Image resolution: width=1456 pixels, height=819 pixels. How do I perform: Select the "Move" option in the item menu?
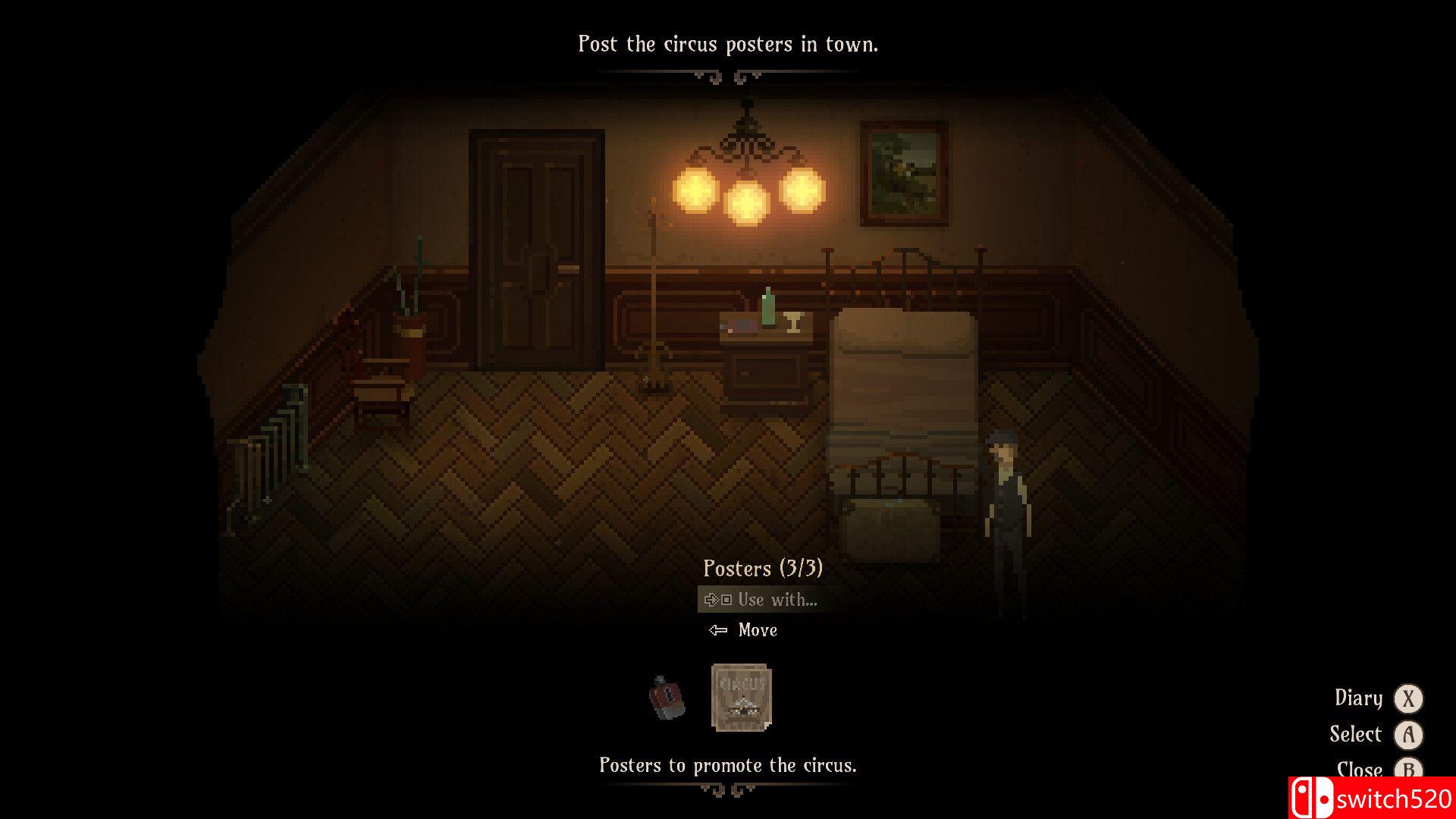click(757, 629)
